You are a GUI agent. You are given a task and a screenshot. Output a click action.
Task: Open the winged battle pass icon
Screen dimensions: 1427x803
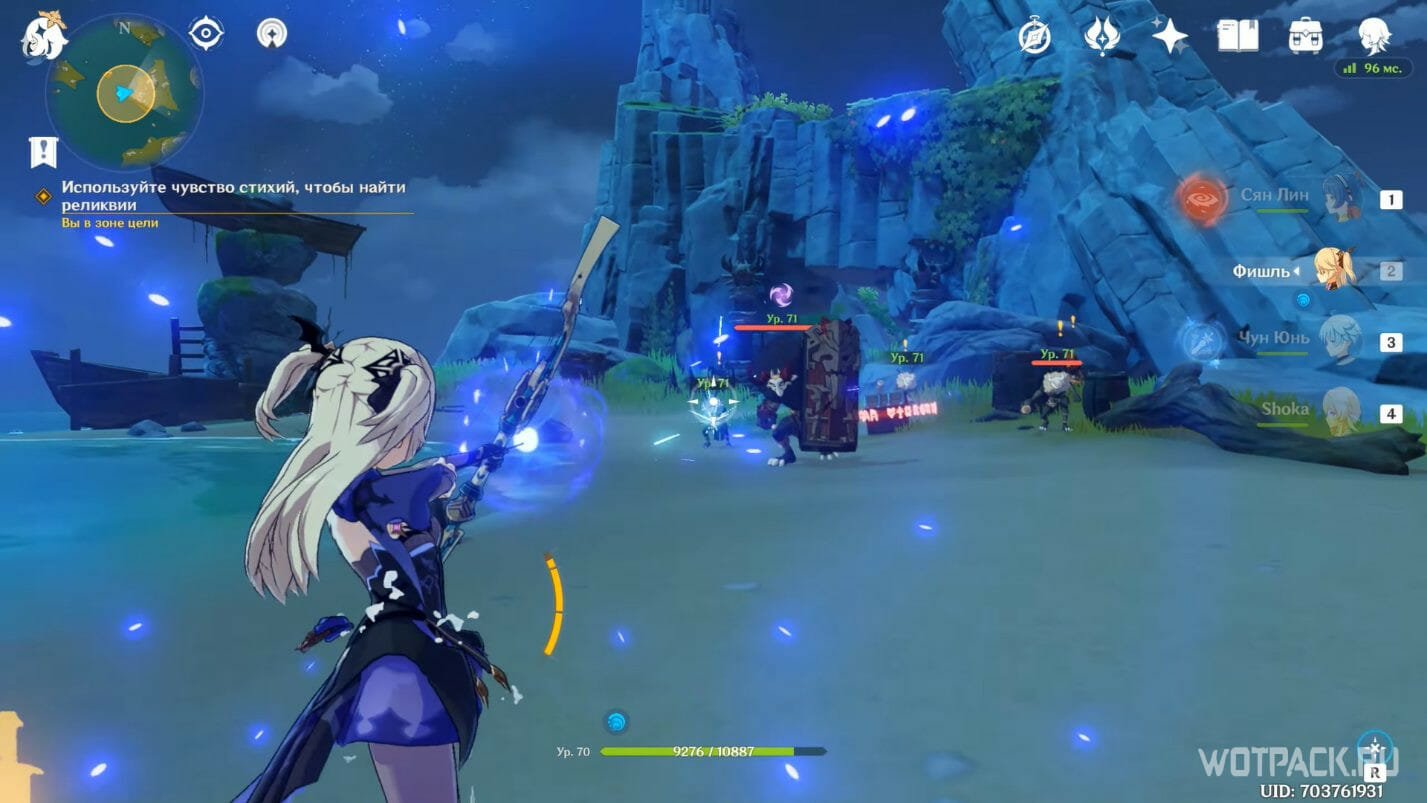(x=1101, y=36)
